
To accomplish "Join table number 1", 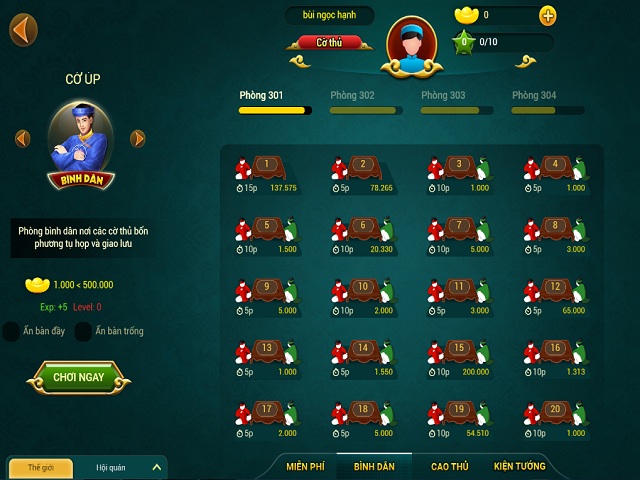I will [x=268, y=166].
